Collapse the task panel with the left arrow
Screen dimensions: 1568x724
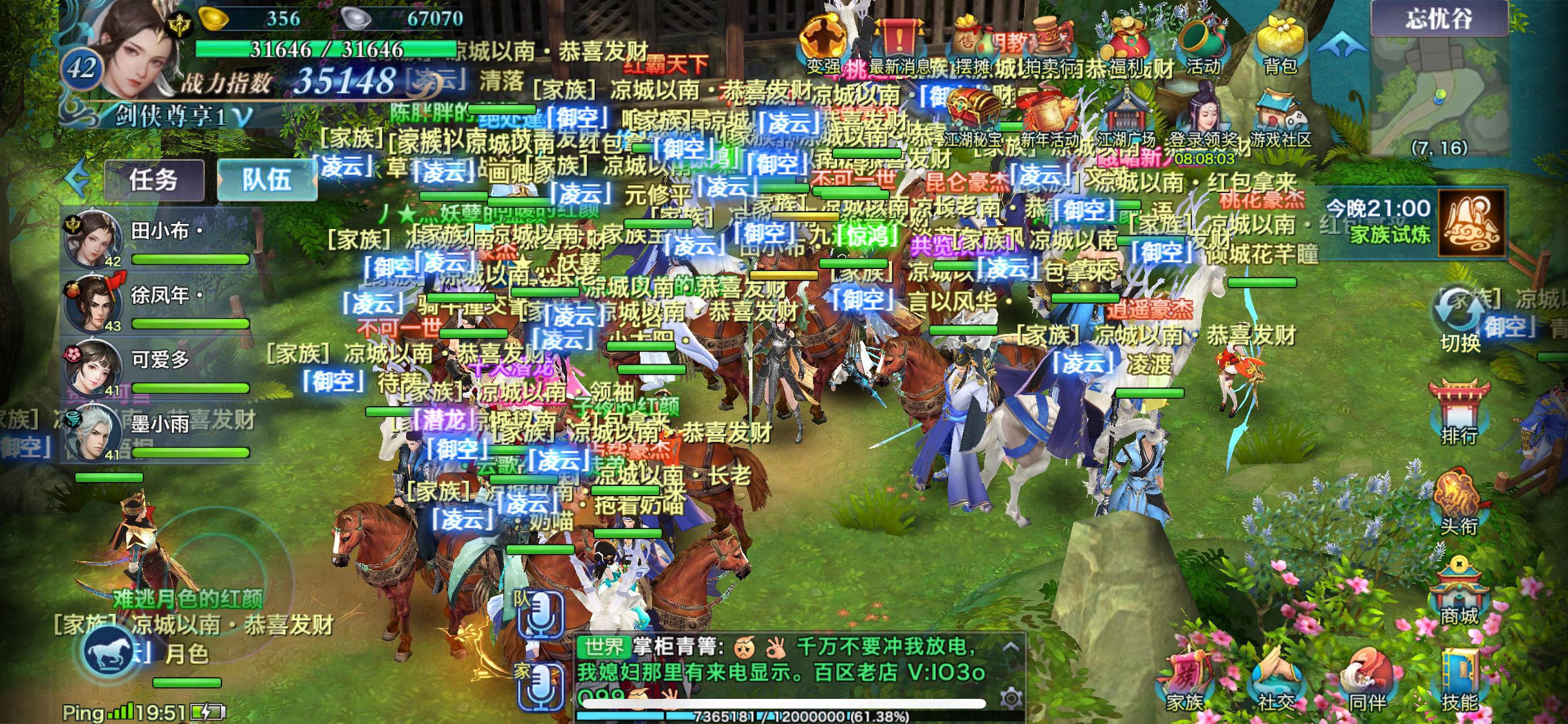pyautogui.click(x=76, y=179)
